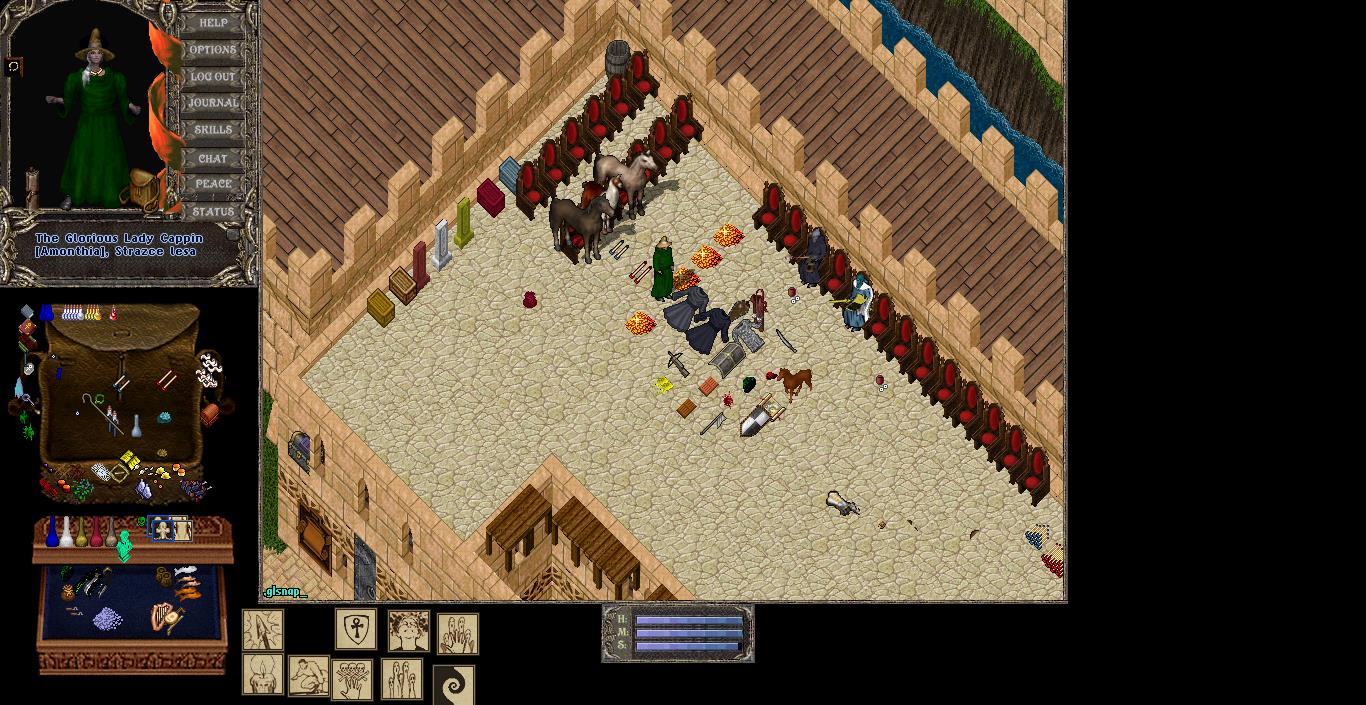
Task: Select the green statue on the chest
Action: [x=125, y=546]
